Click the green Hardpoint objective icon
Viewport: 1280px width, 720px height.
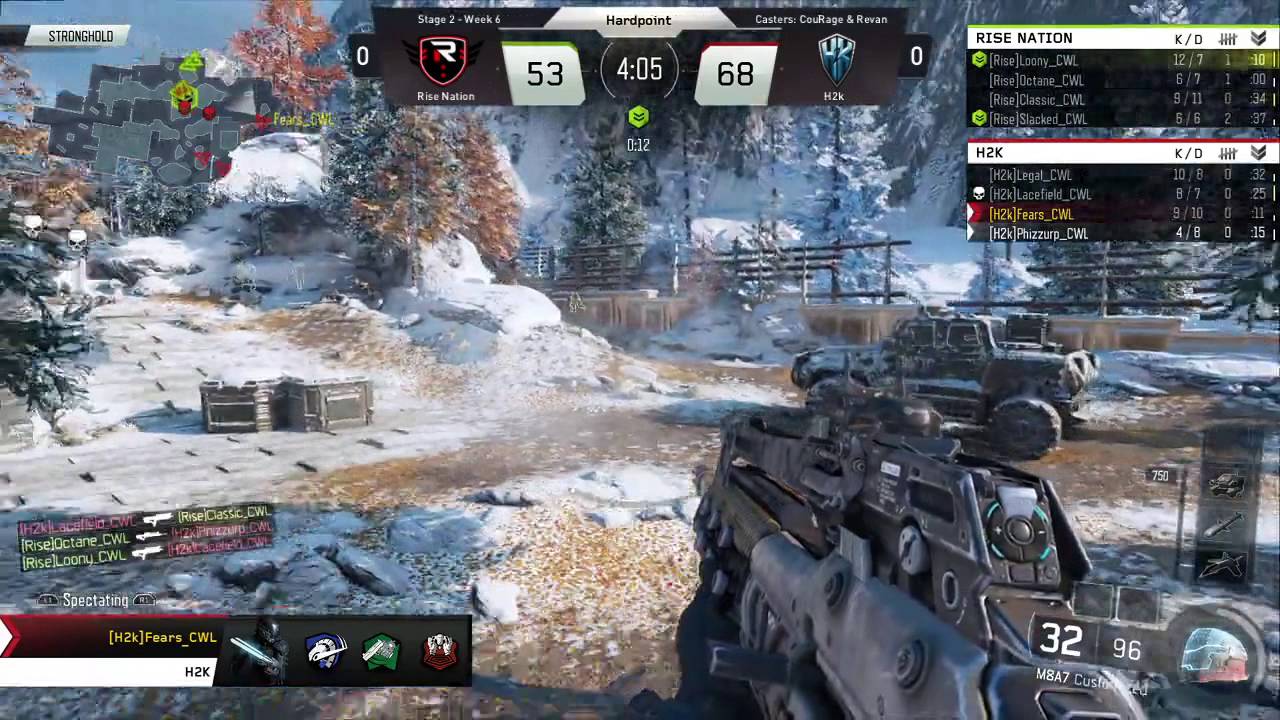638,119
